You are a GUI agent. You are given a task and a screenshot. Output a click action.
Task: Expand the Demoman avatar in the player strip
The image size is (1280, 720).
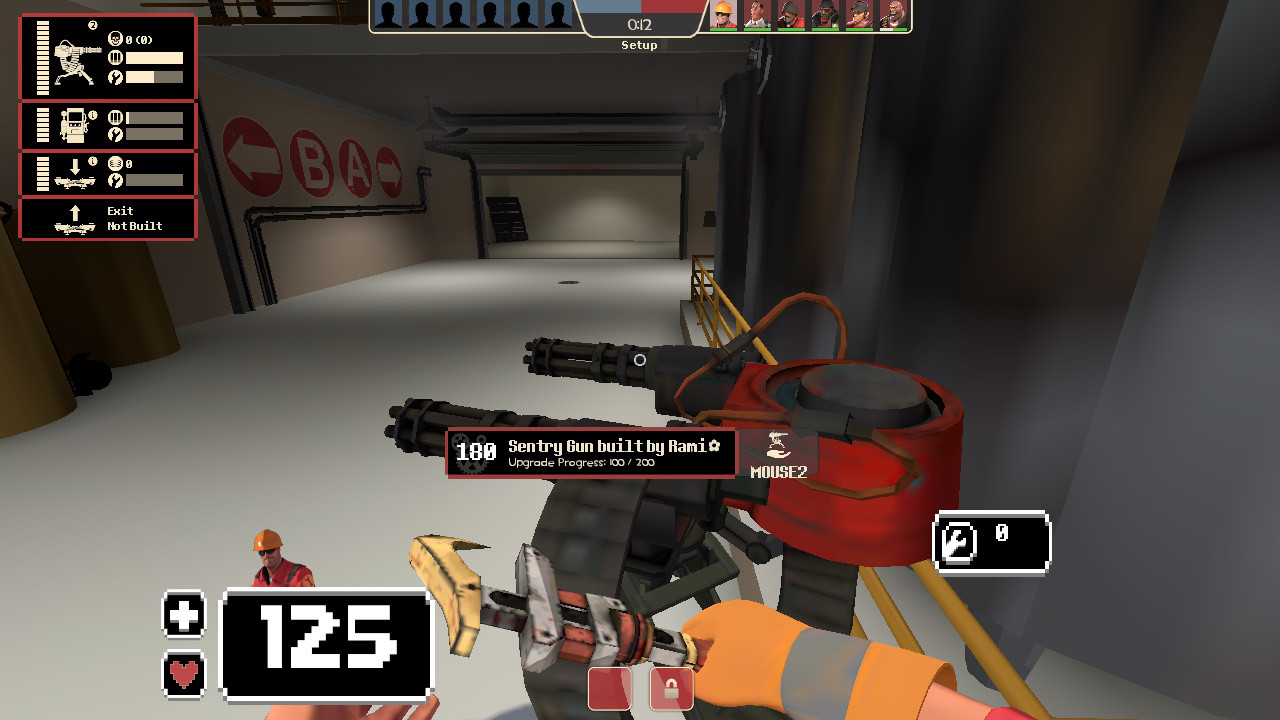click(824, 14)
